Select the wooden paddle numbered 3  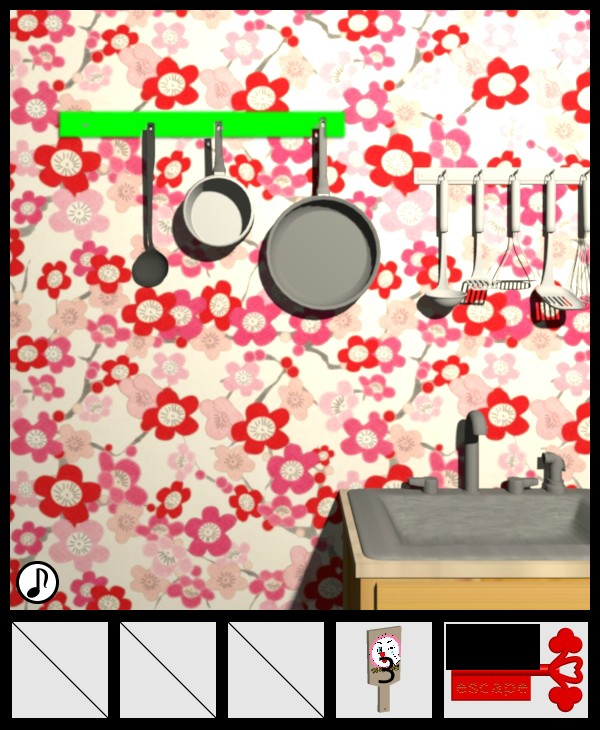coord(384,668)
